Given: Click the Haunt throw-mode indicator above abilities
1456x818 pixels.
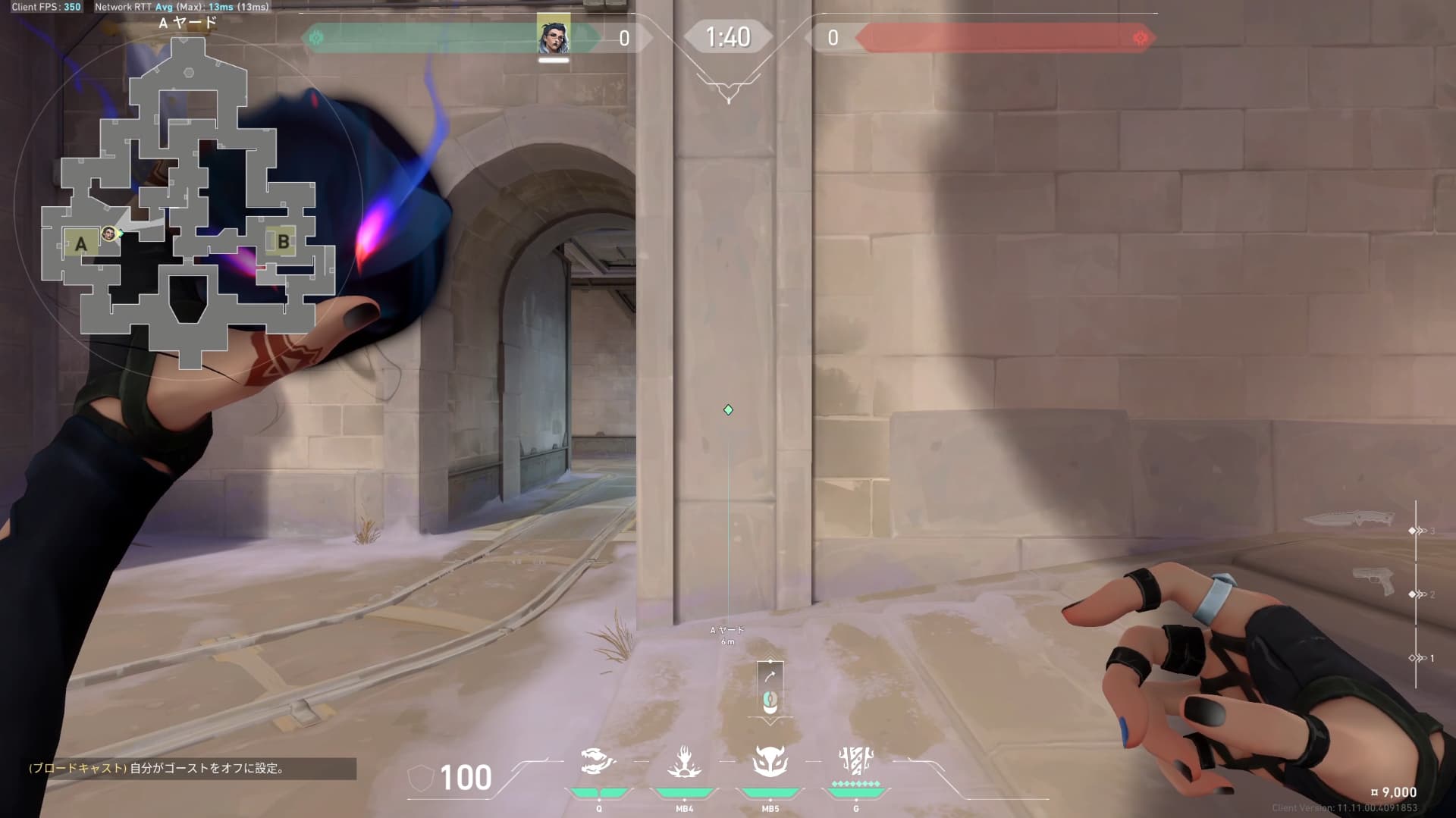Looking at the screenshot, I should click(770, 689).
